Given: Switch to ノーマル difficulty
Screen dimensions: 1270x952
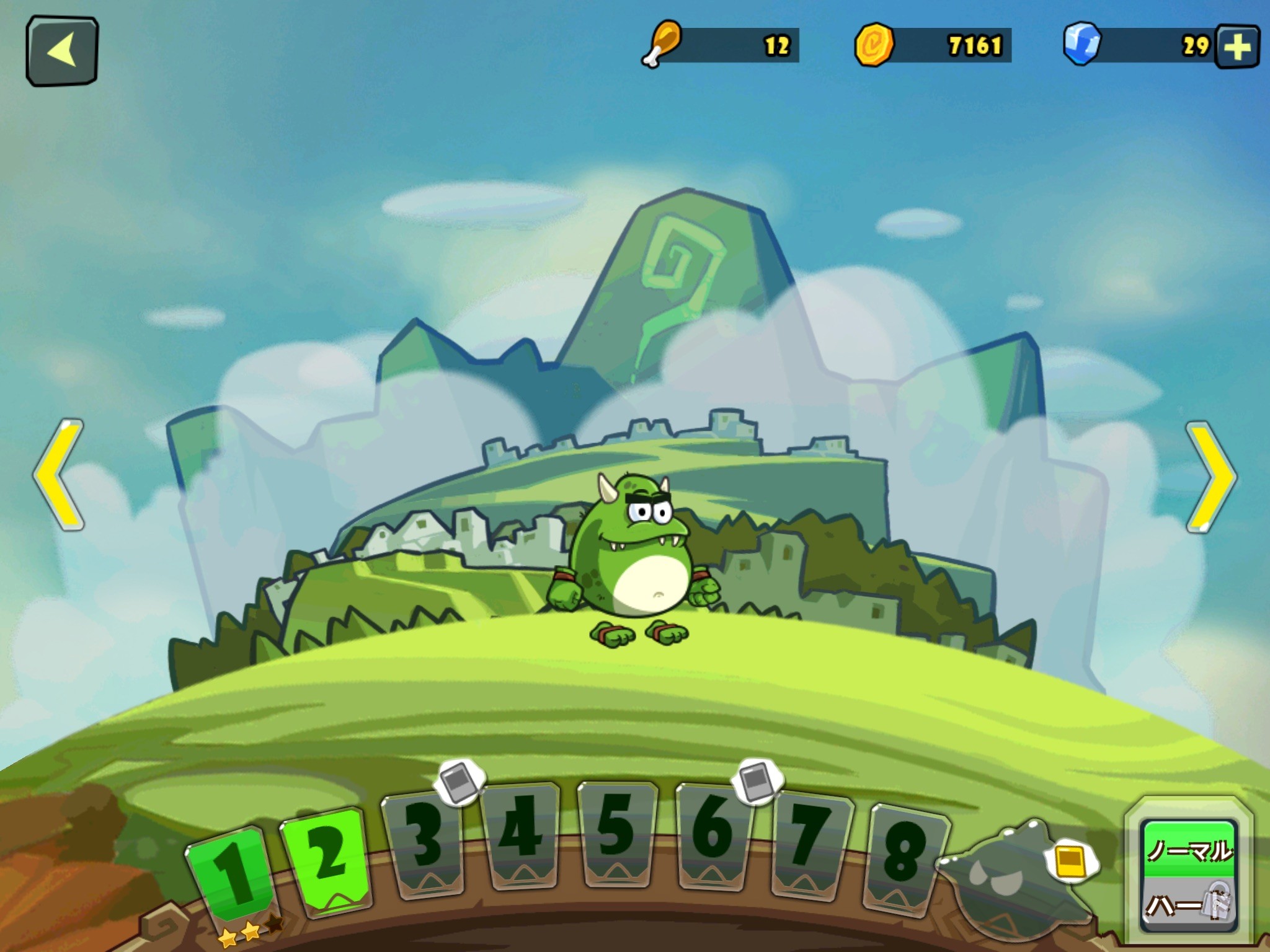Looking at the screenshot, I should pyautogui.click(x=1189, y=850).
